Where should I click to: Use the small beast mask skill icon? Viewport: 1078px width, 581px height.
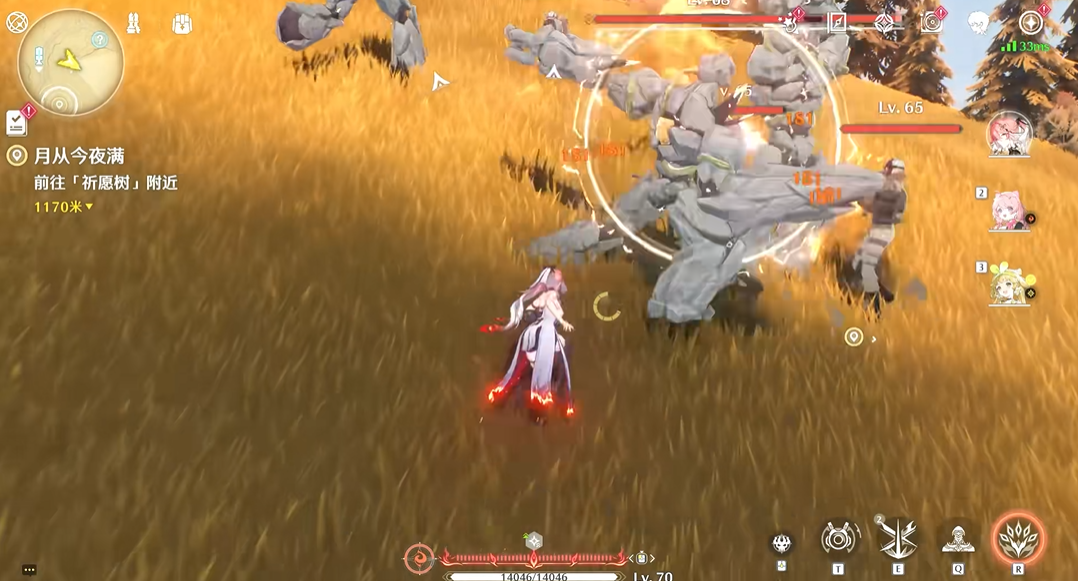pos(782,543)
